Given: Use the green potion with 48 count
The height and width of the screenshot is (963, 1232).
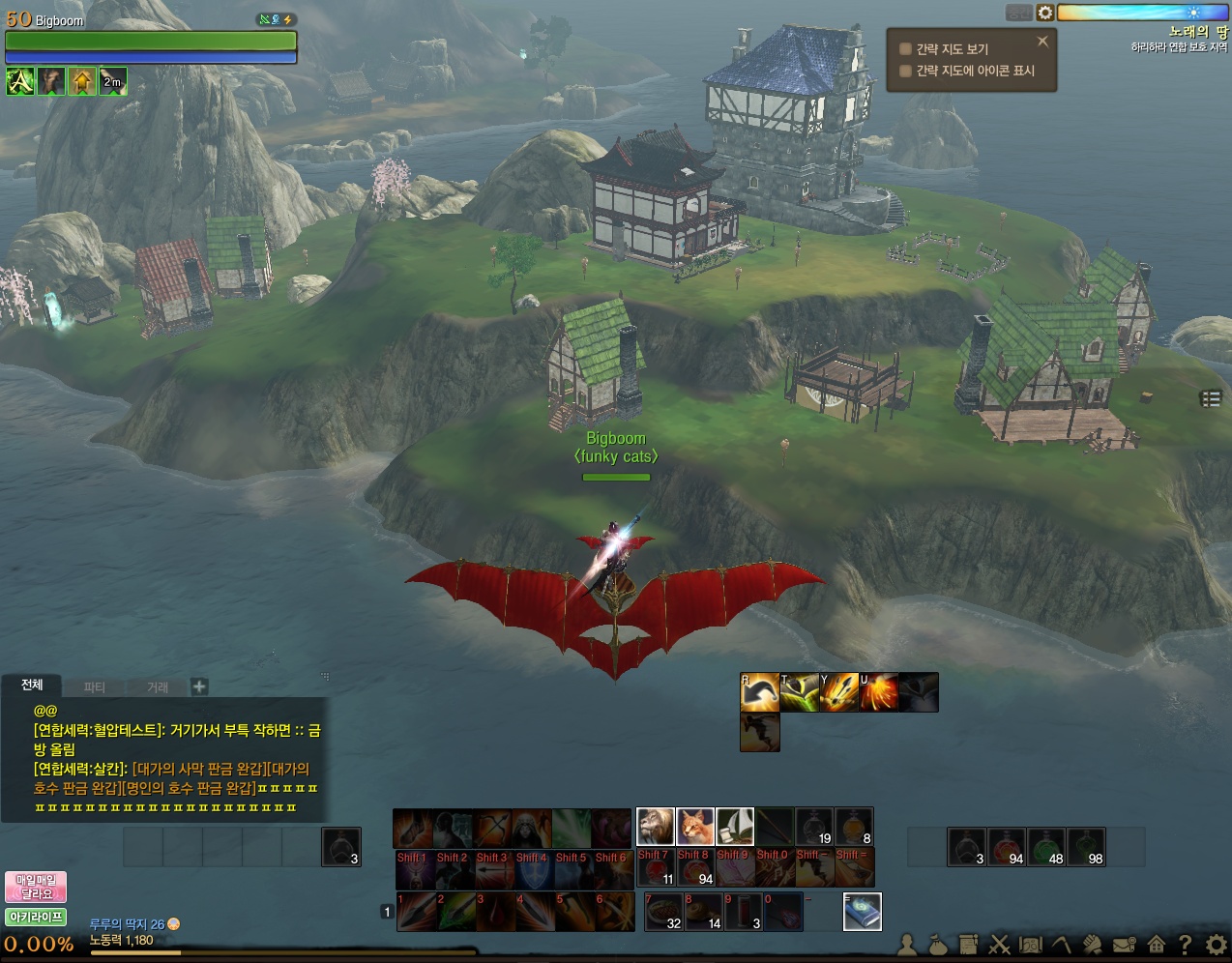Looking at the screenshot, I should [1046, 846].
